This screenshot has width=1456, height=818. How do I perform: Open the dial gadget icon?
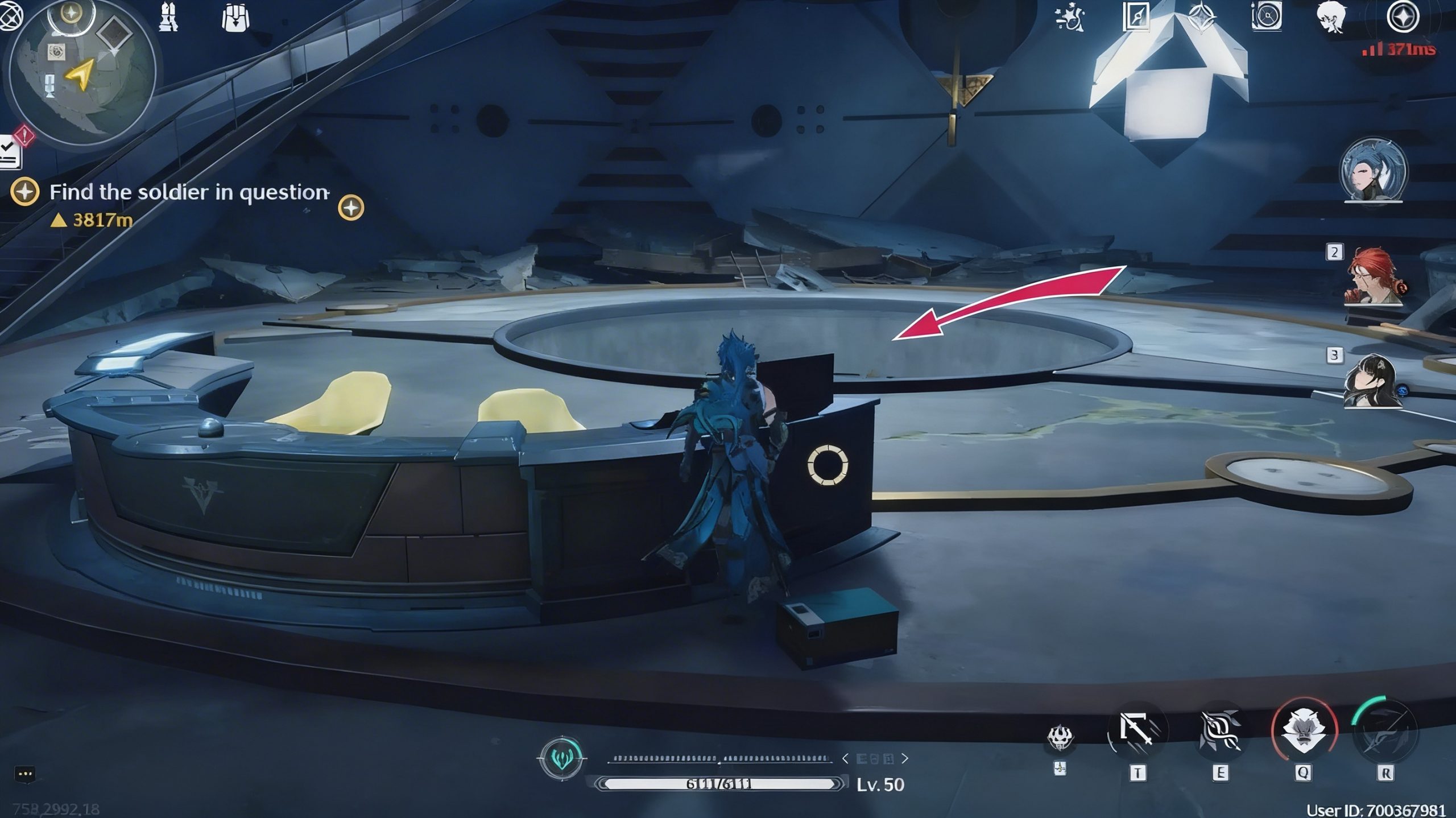pos(1267,17)
